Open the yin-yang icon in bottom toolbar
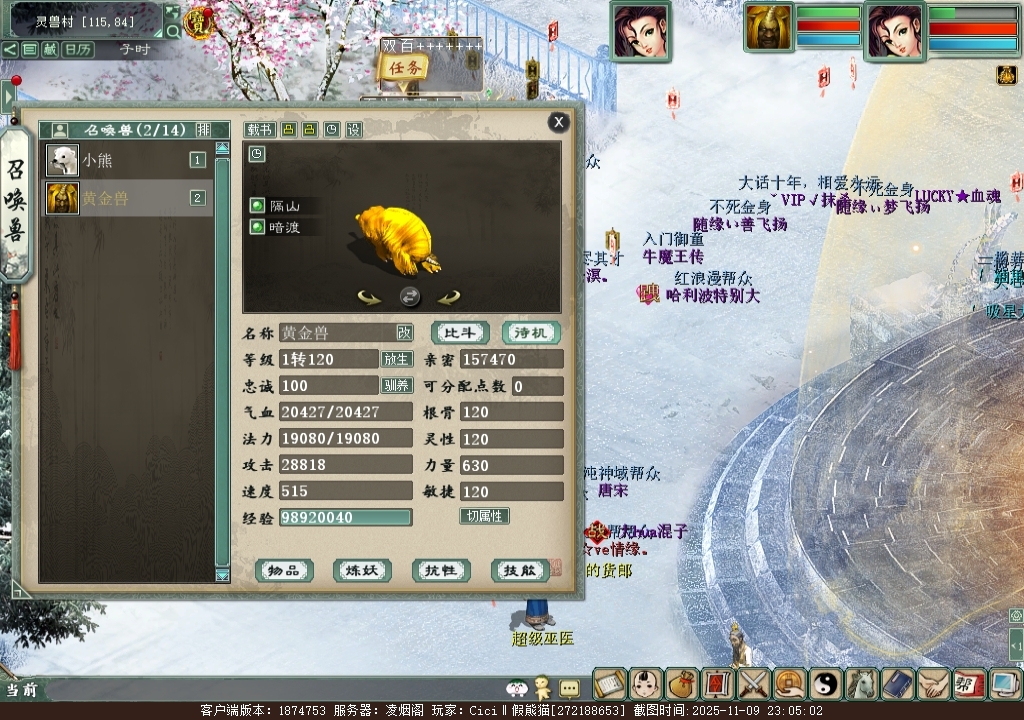Viewport: 1024px width, 720px height. coord(825,684)
